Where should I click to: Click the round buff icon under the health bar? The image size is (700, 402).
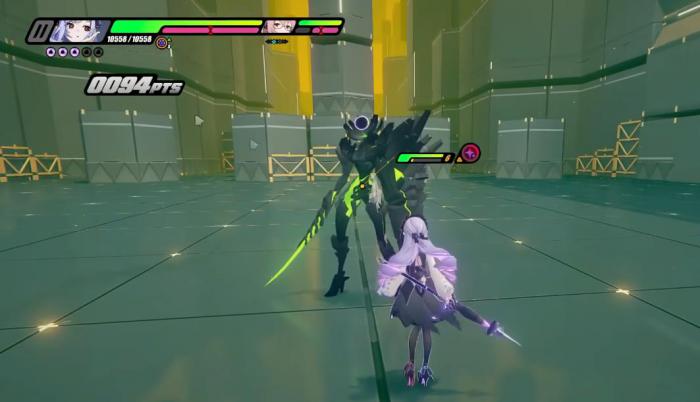pyautogui.click(x=162, y=43)
